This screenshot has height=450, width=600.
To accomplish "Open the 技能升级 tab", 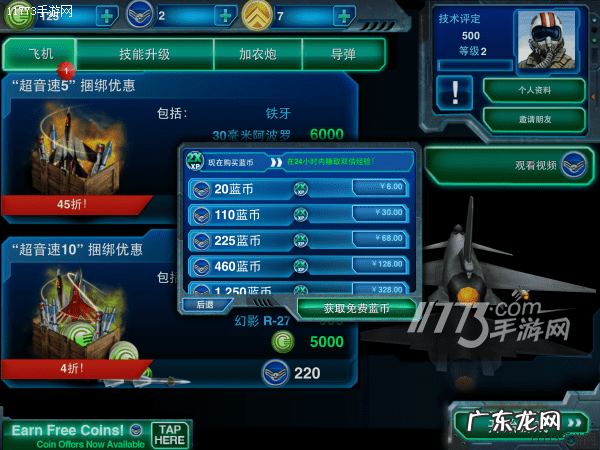I will click(x=143, y=54).
